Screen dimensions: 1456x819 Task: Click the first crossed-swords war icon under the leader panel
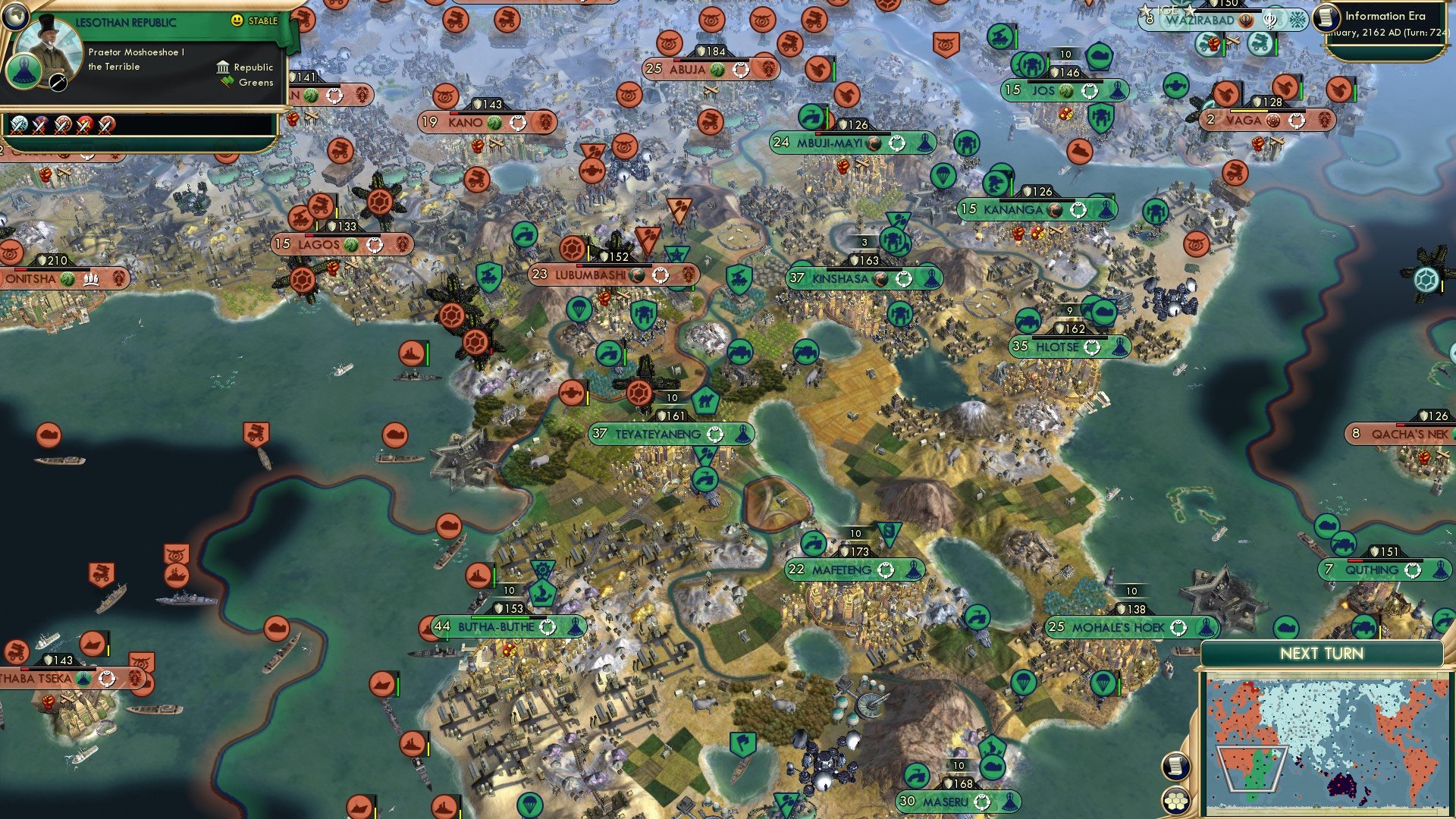tap(19, 127)
